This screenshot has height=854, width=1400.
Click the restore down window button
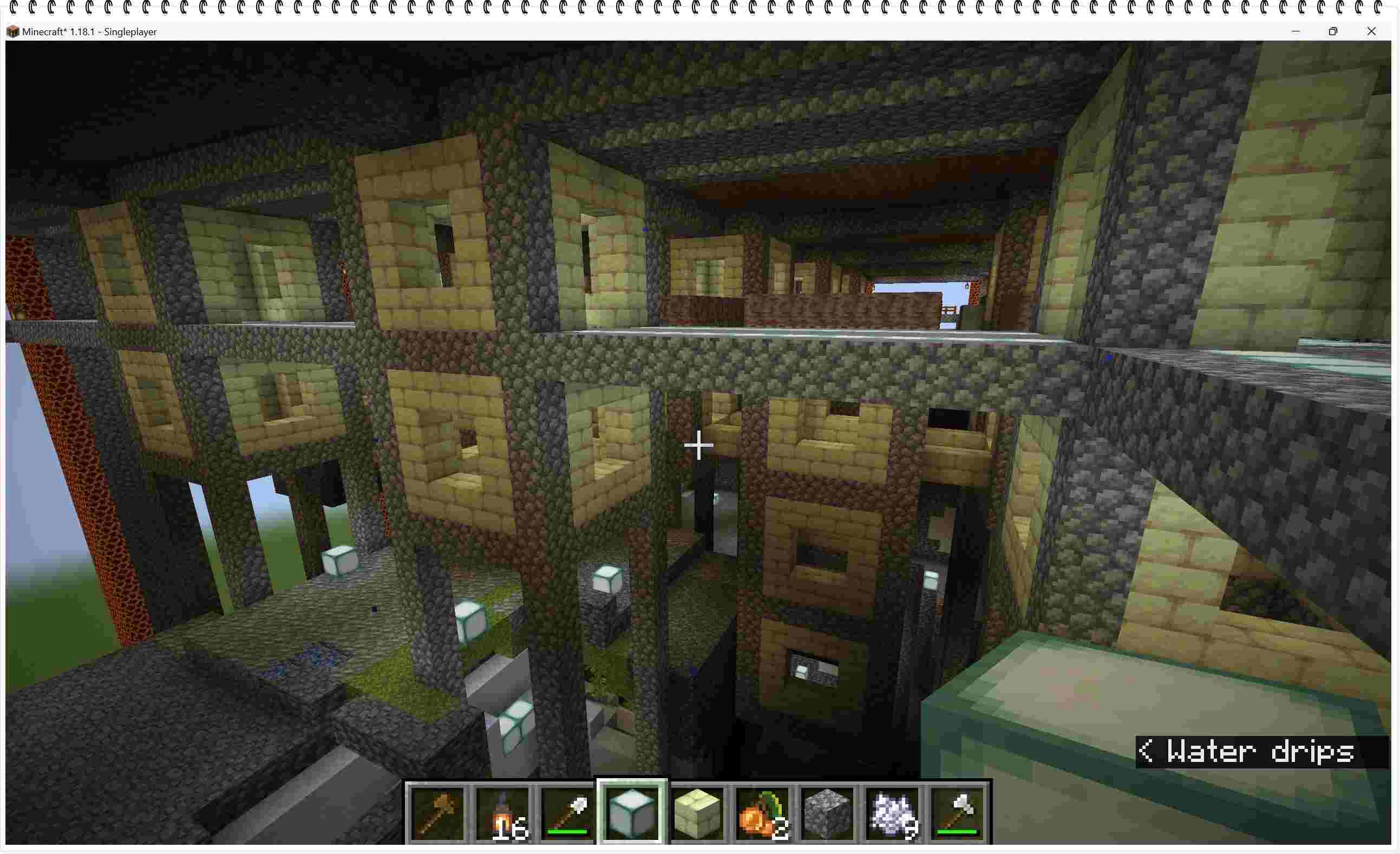tap(1334, 31)
